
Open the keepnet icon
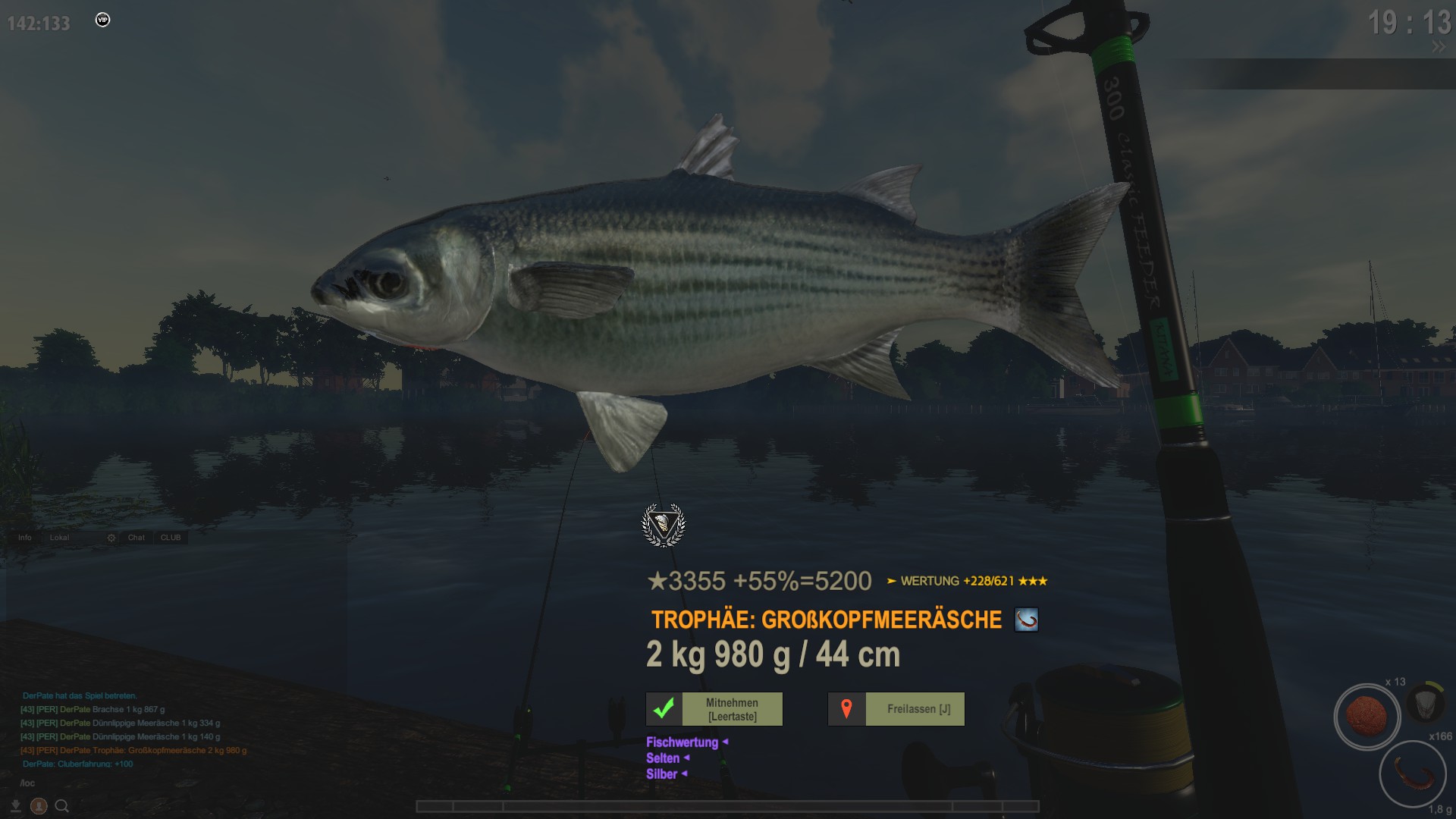[1425, 703]
